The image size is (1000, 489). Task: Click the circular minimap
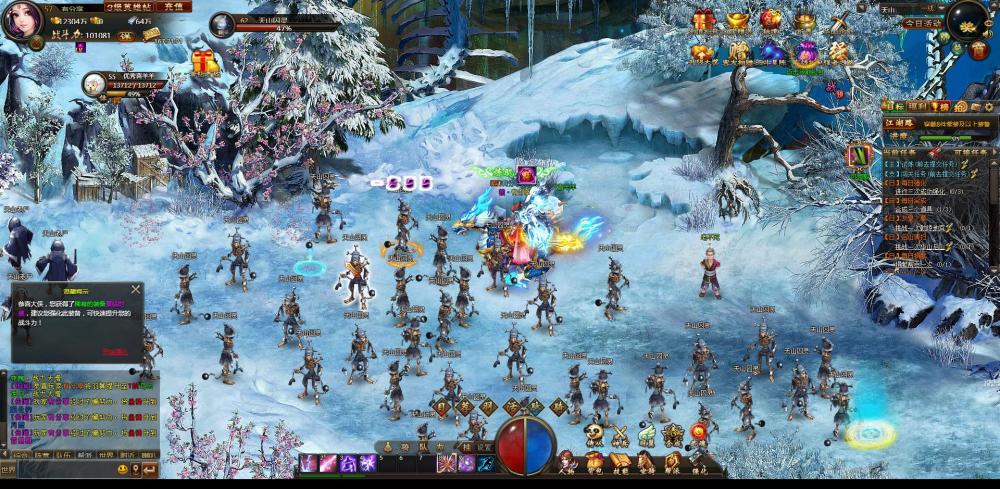968,20
